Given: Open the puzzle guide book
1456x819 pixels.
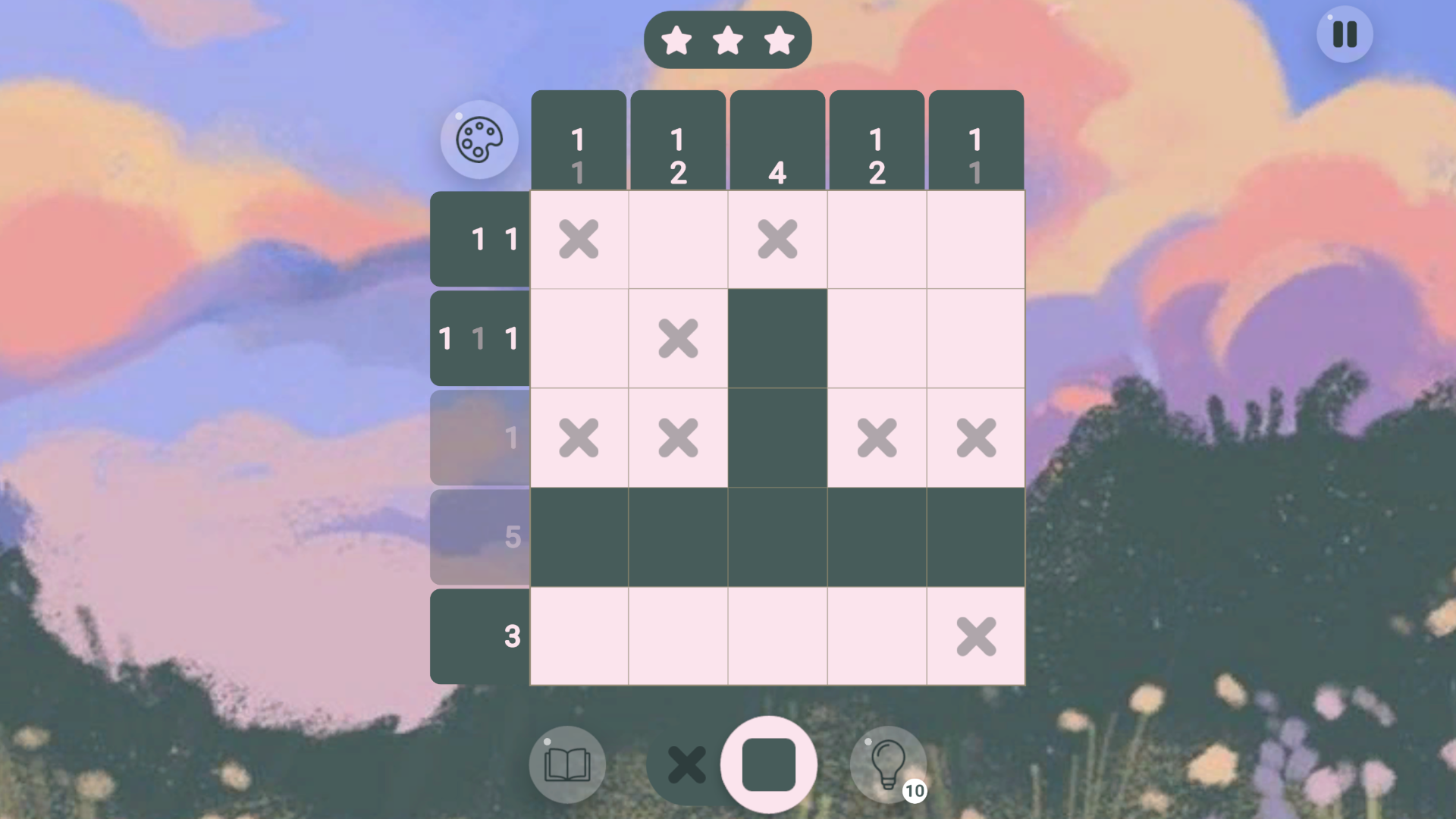Looking at the screenshot, I should coord(567,764).
